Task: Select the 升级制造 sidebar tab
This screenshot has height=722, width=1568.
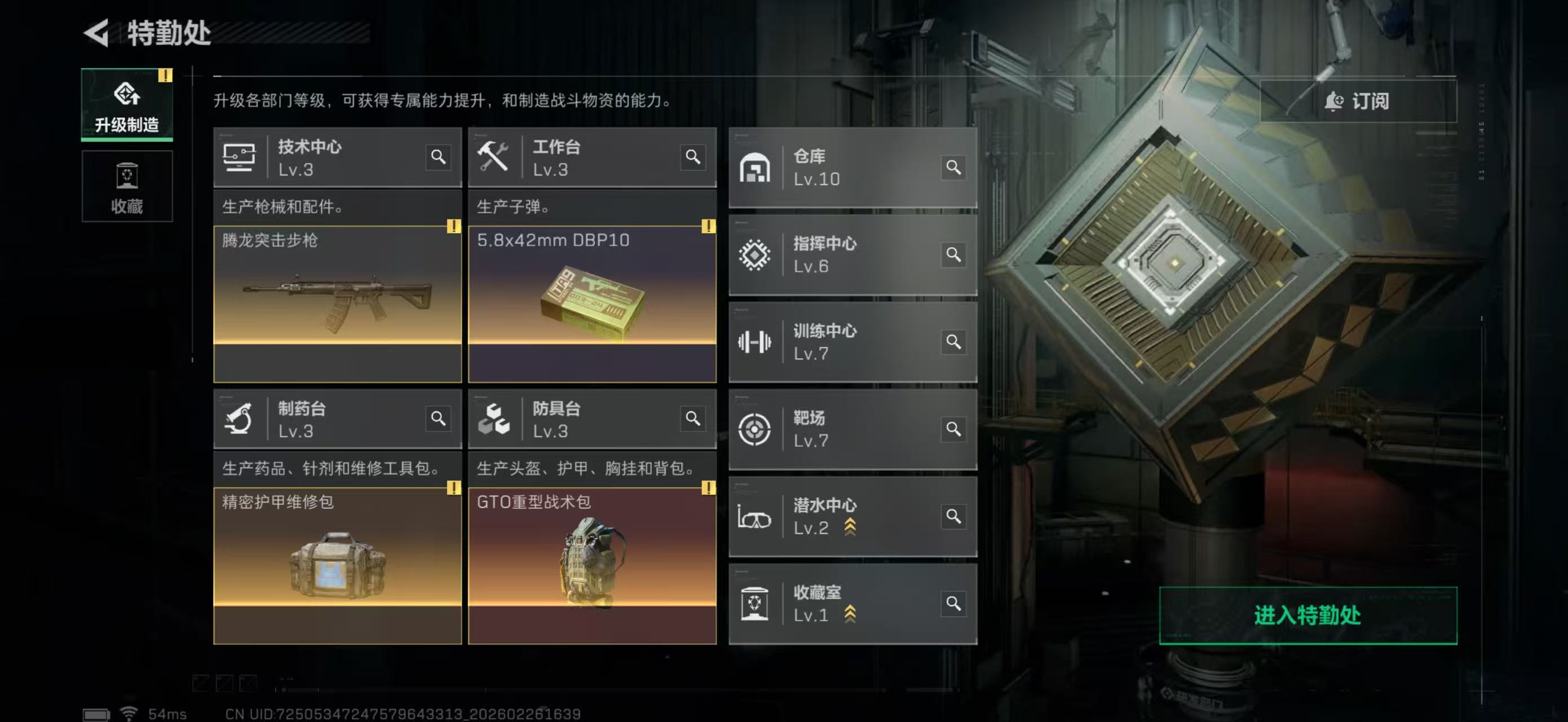Action: (x=127, y=105)
